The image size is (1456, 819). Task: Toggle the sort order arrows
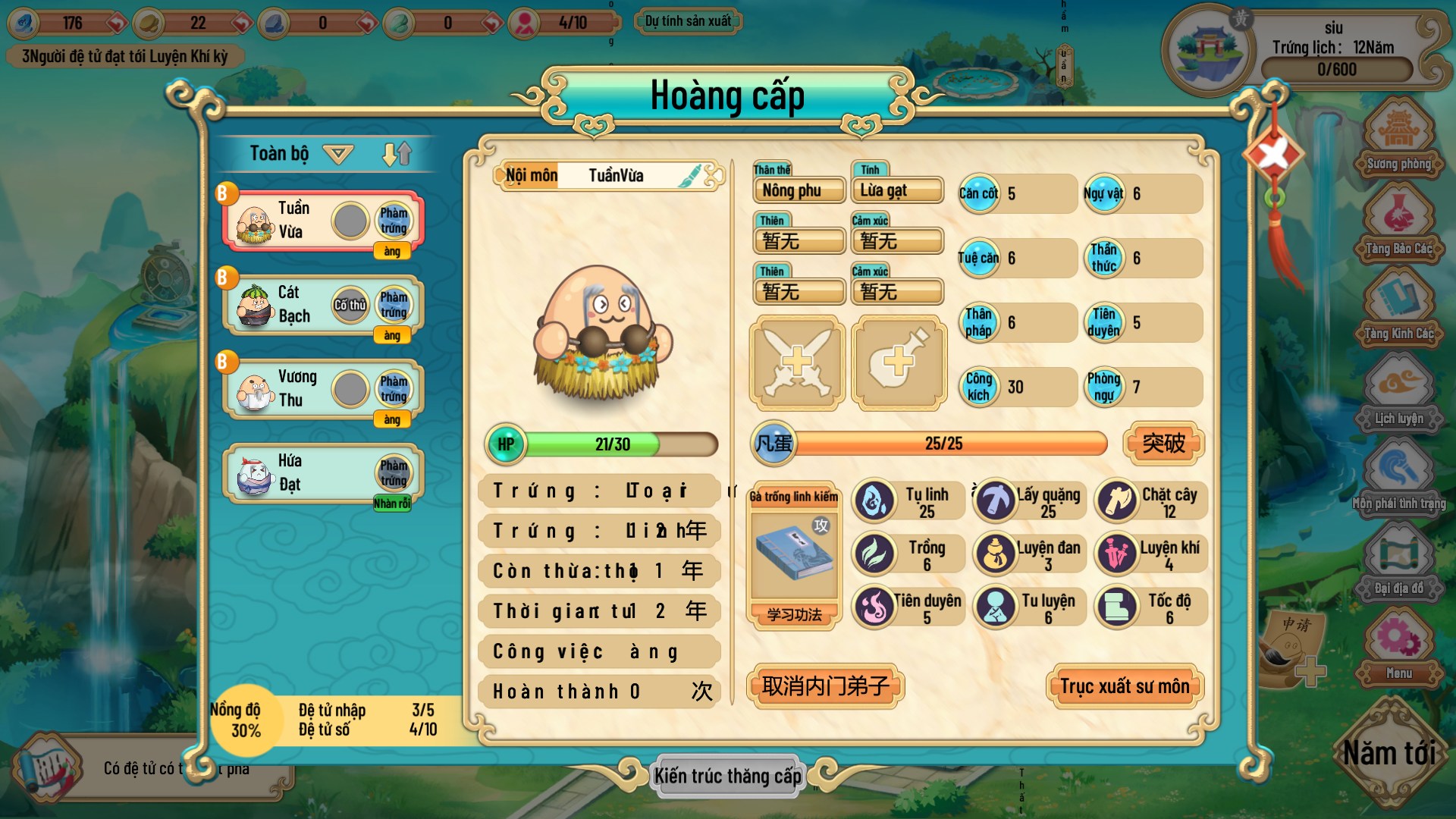click(396, 152)
